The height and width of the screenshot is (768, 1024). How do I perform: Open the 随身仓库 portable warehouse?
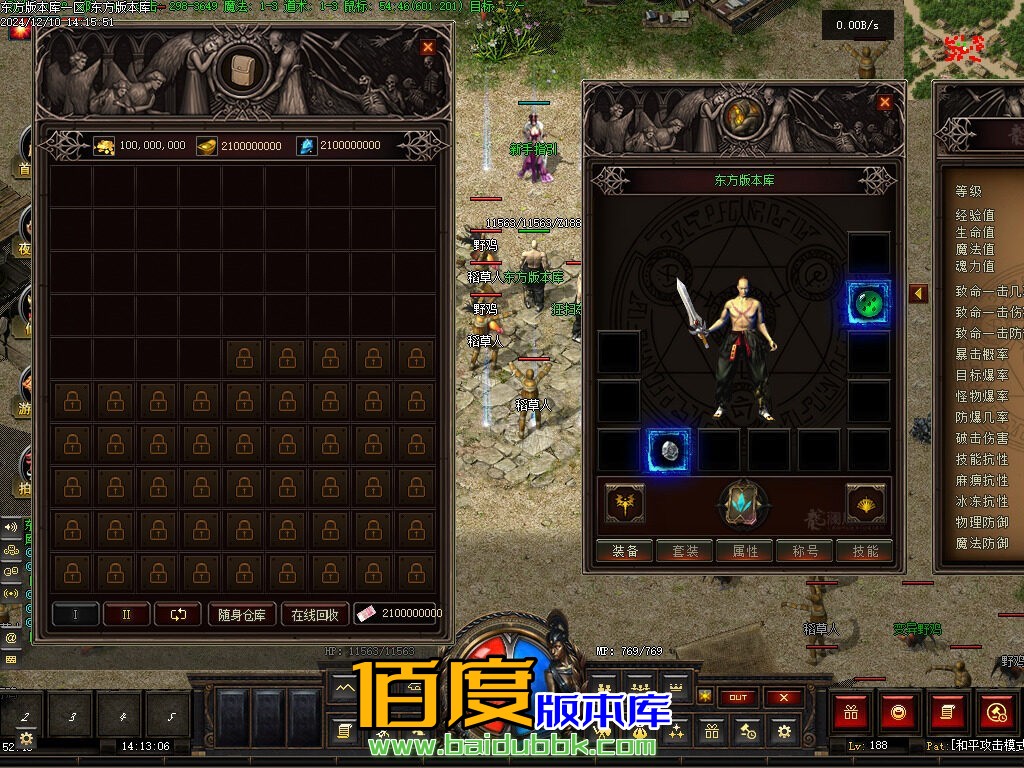(241, 614)
